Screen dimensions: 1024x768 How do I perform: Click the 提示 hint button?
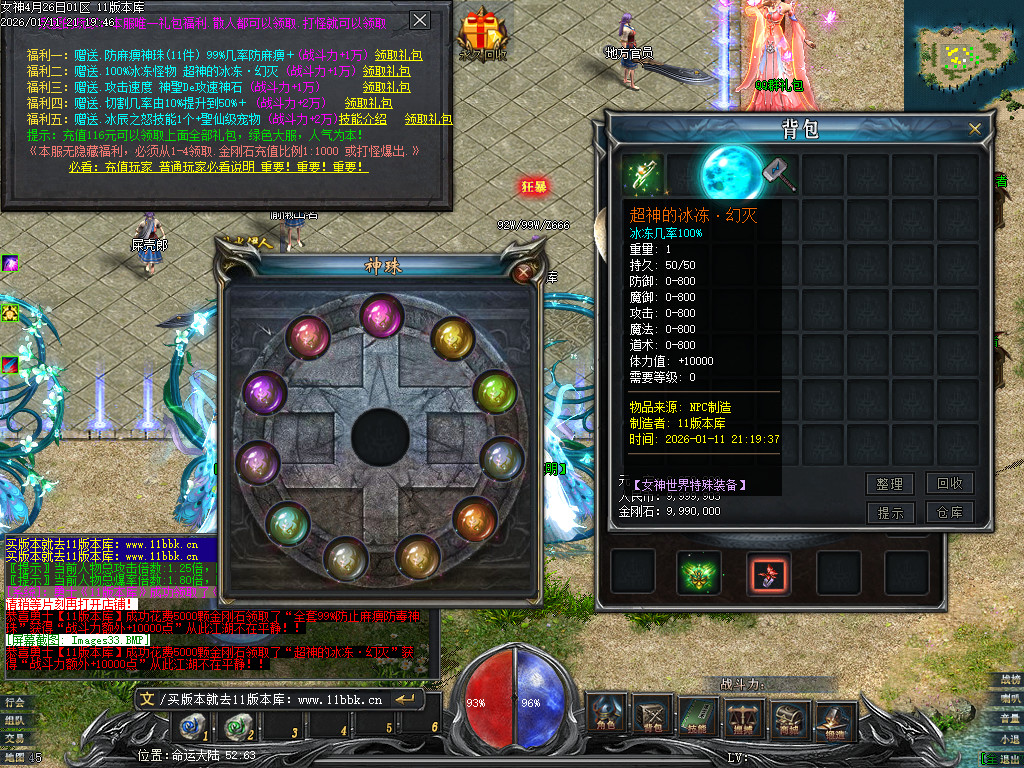coord(889,513)
